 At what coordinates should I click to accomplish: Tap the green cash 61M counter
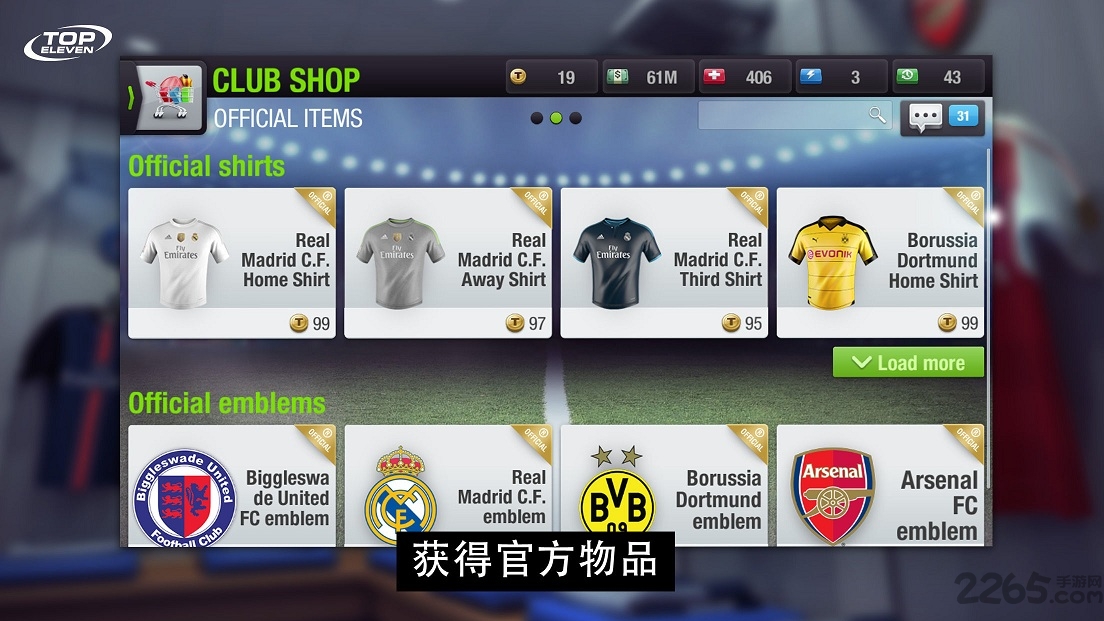(648, 77)
